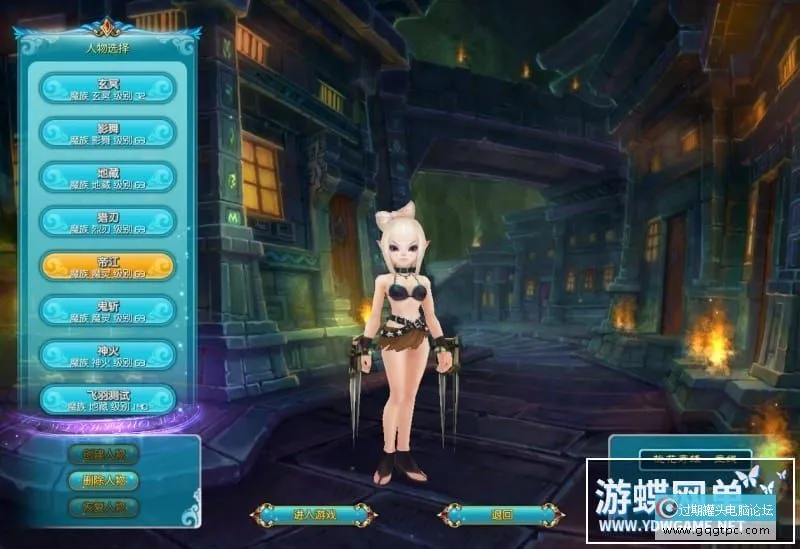800x549 pixels.
Task: Choose the 影舞 character entry
Action: tap(107, 132)
